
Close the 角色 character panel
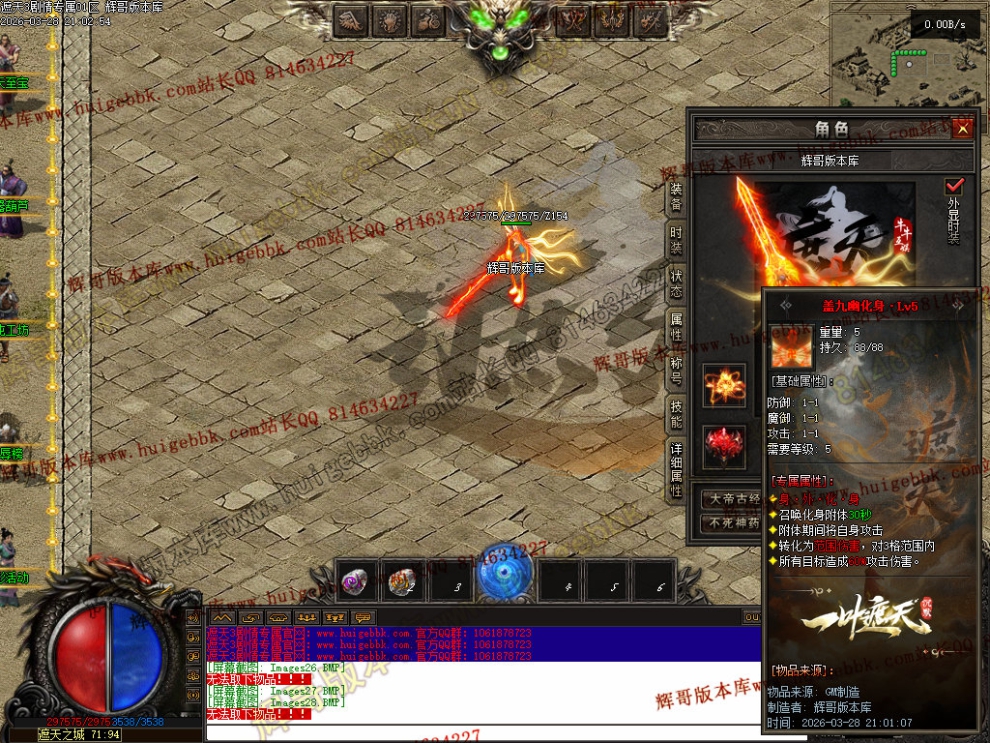click(962, 129)
